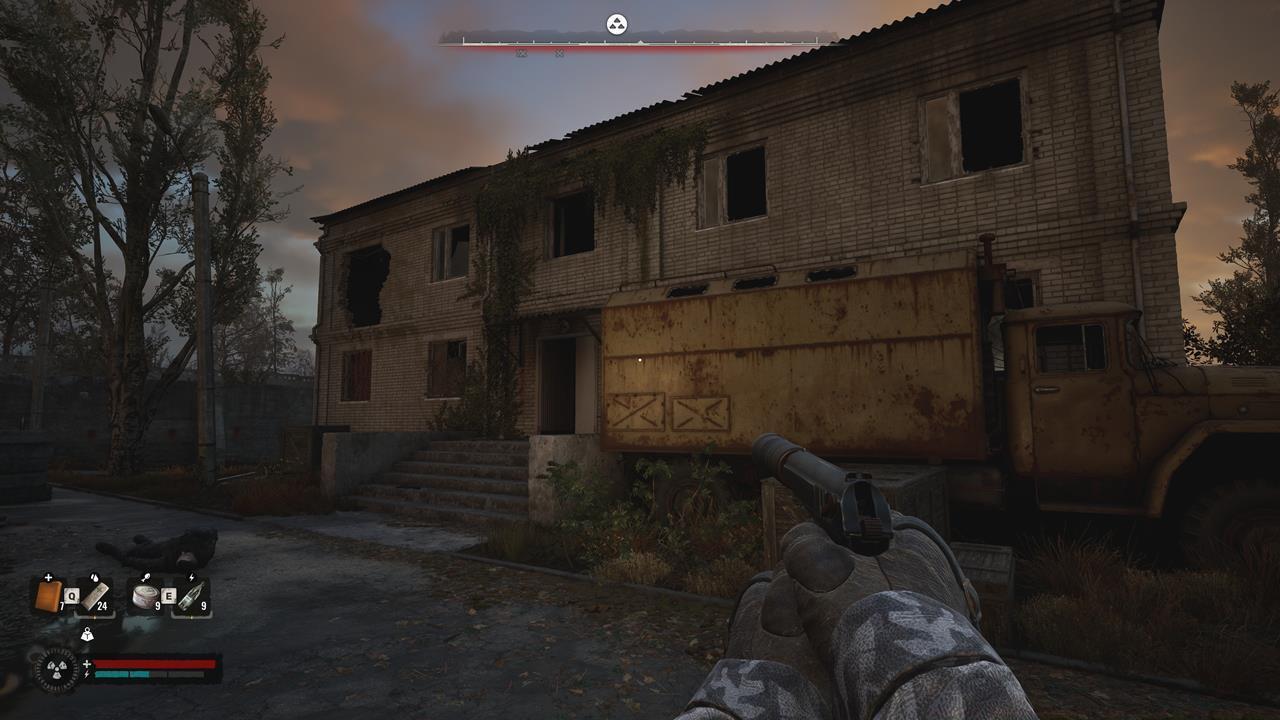
Task: Click the white crosshair dot at screen center
Action: click(640, 360)
